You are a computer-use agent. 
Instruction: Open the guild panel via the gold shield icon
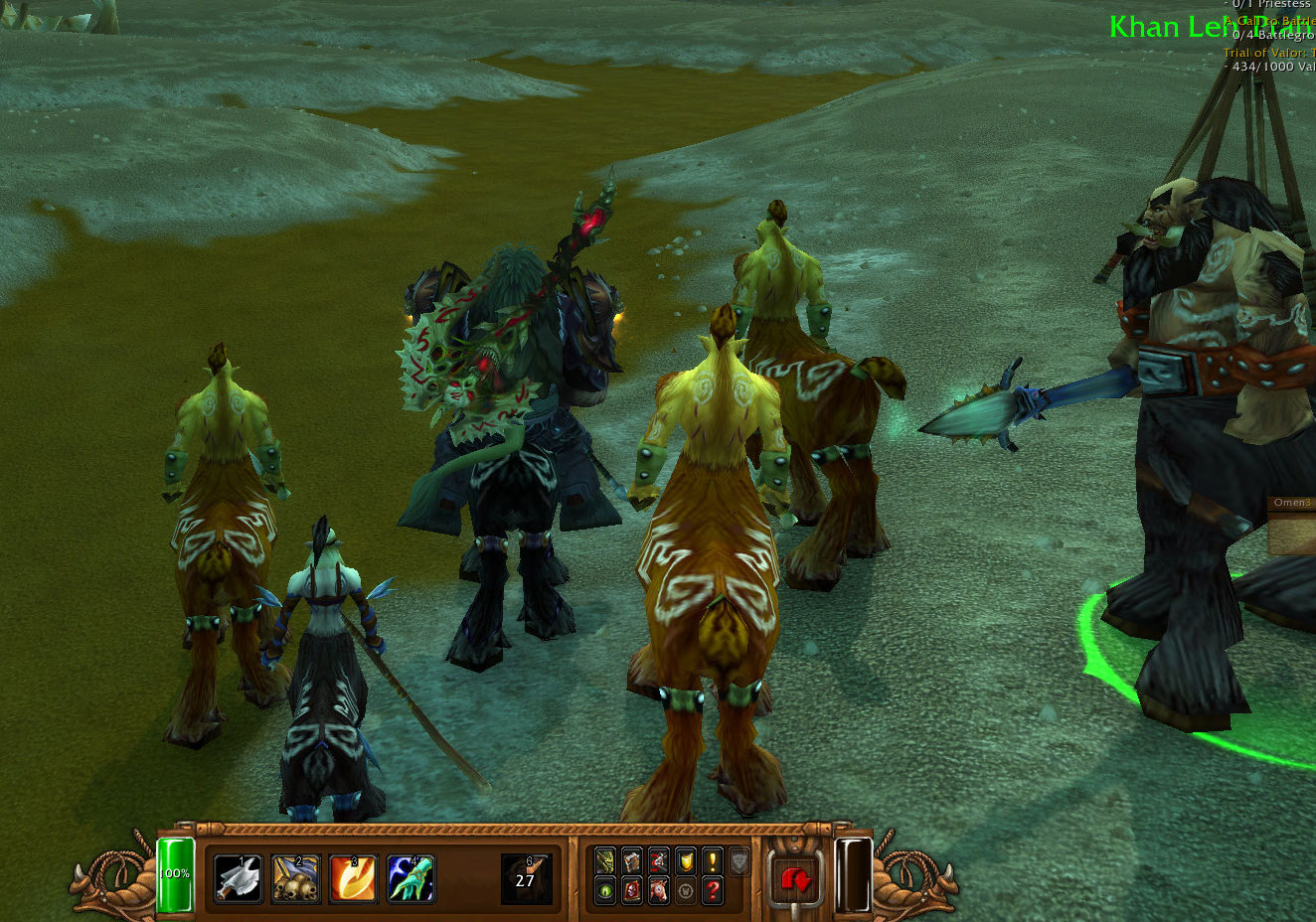click(685, 861)
